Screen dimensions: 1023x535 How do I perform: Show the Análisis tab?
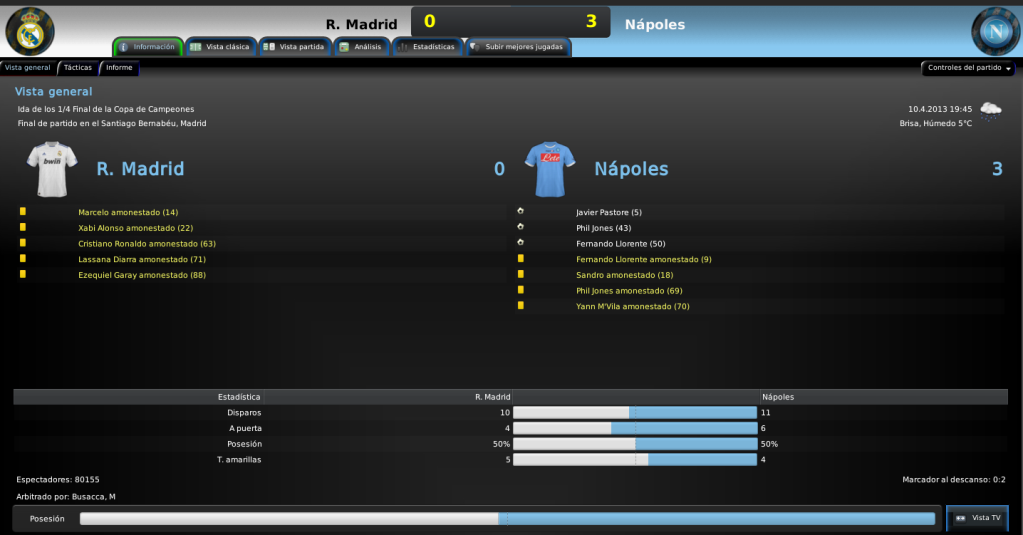pos(360,47)
